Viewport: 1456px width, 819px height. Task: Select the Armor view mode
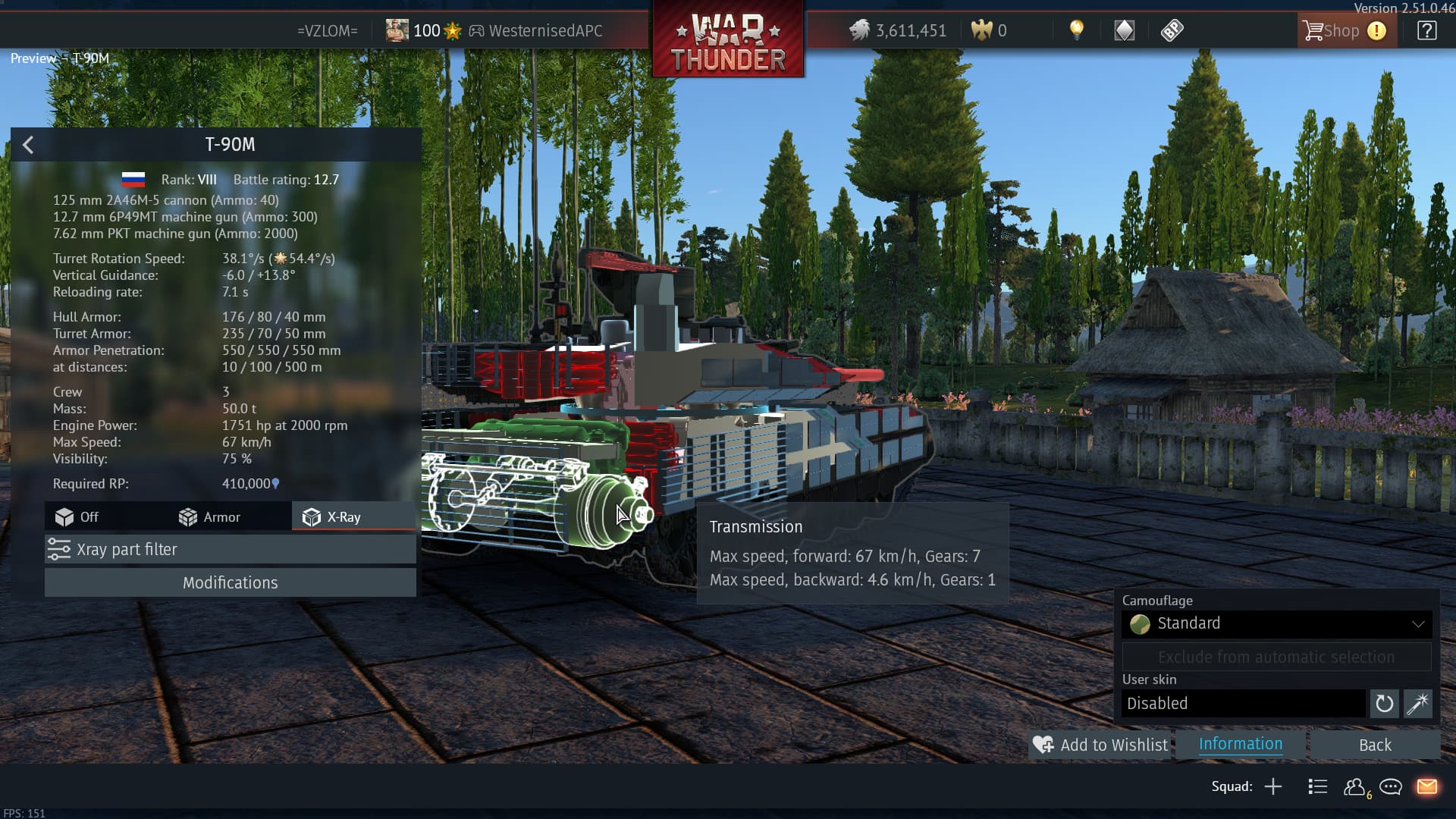coord(209,517)
